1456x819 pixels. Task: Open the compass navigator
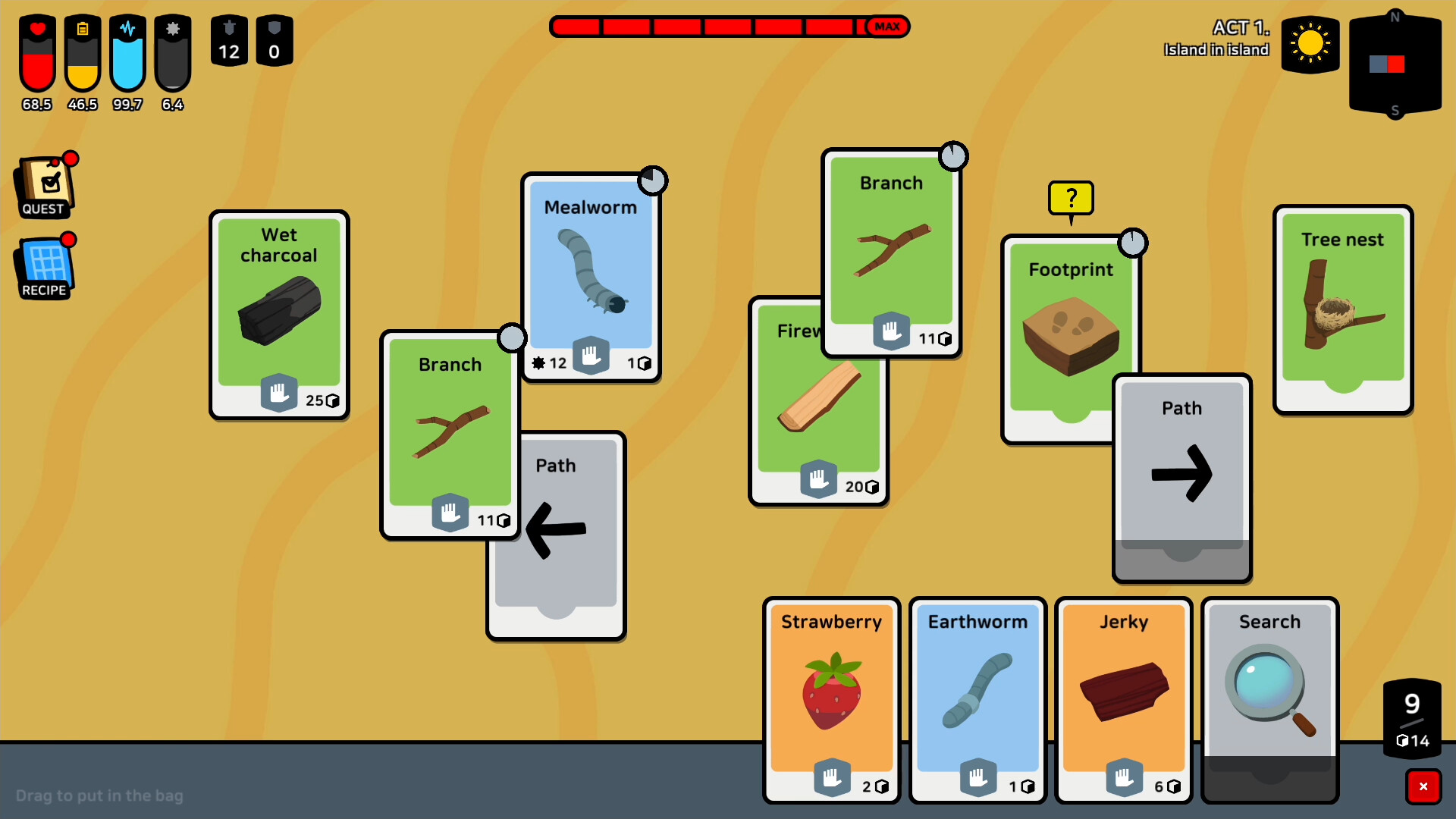(1396, 64)
